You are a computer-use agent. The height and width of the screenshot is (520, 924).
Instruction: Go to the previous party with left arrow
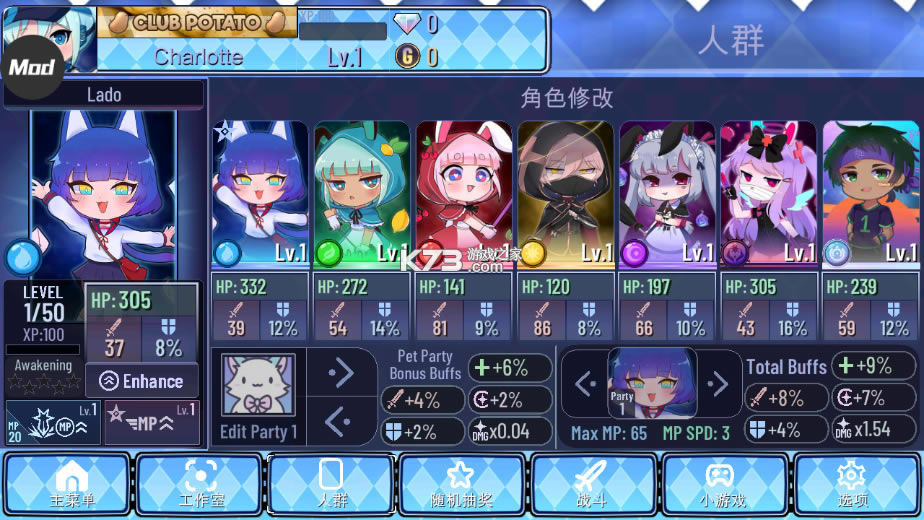pyautogui.click(x=585, y=382)
